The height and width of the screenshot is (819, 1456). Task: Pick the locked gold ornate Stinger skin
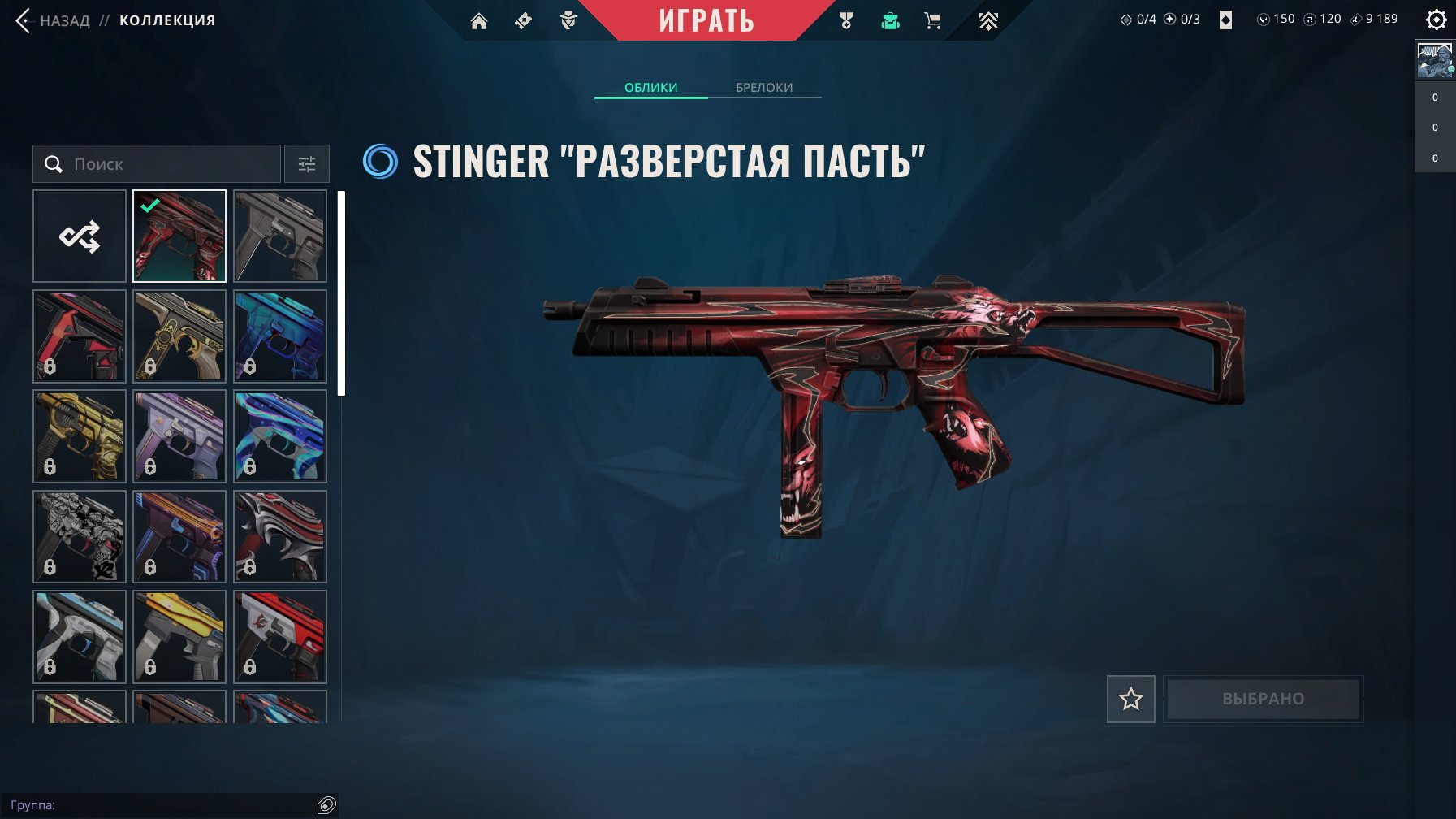(179, 336)
